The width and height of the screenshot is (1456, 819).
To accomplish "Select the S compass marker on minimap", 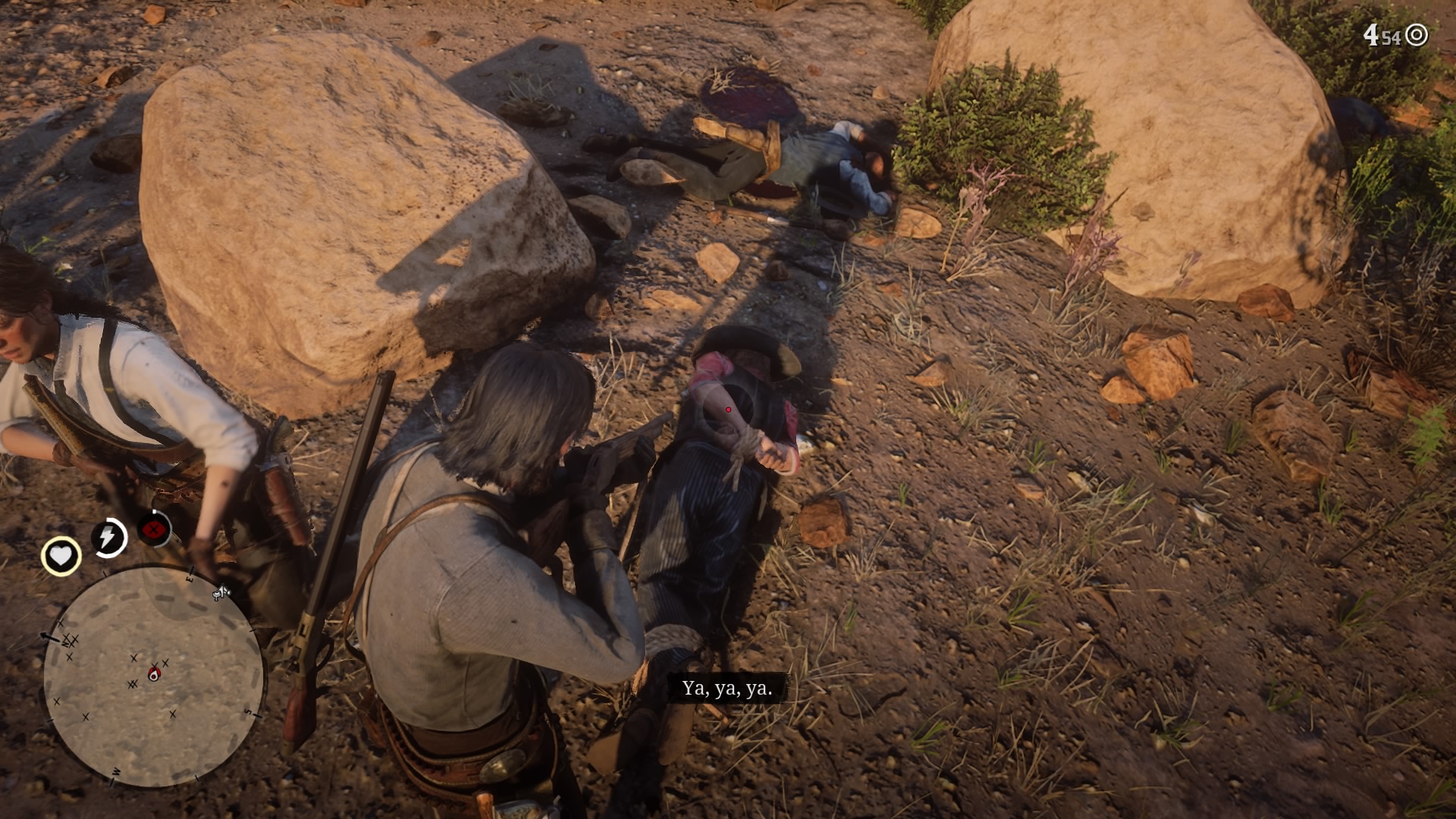I will click(x=247, y=711).
